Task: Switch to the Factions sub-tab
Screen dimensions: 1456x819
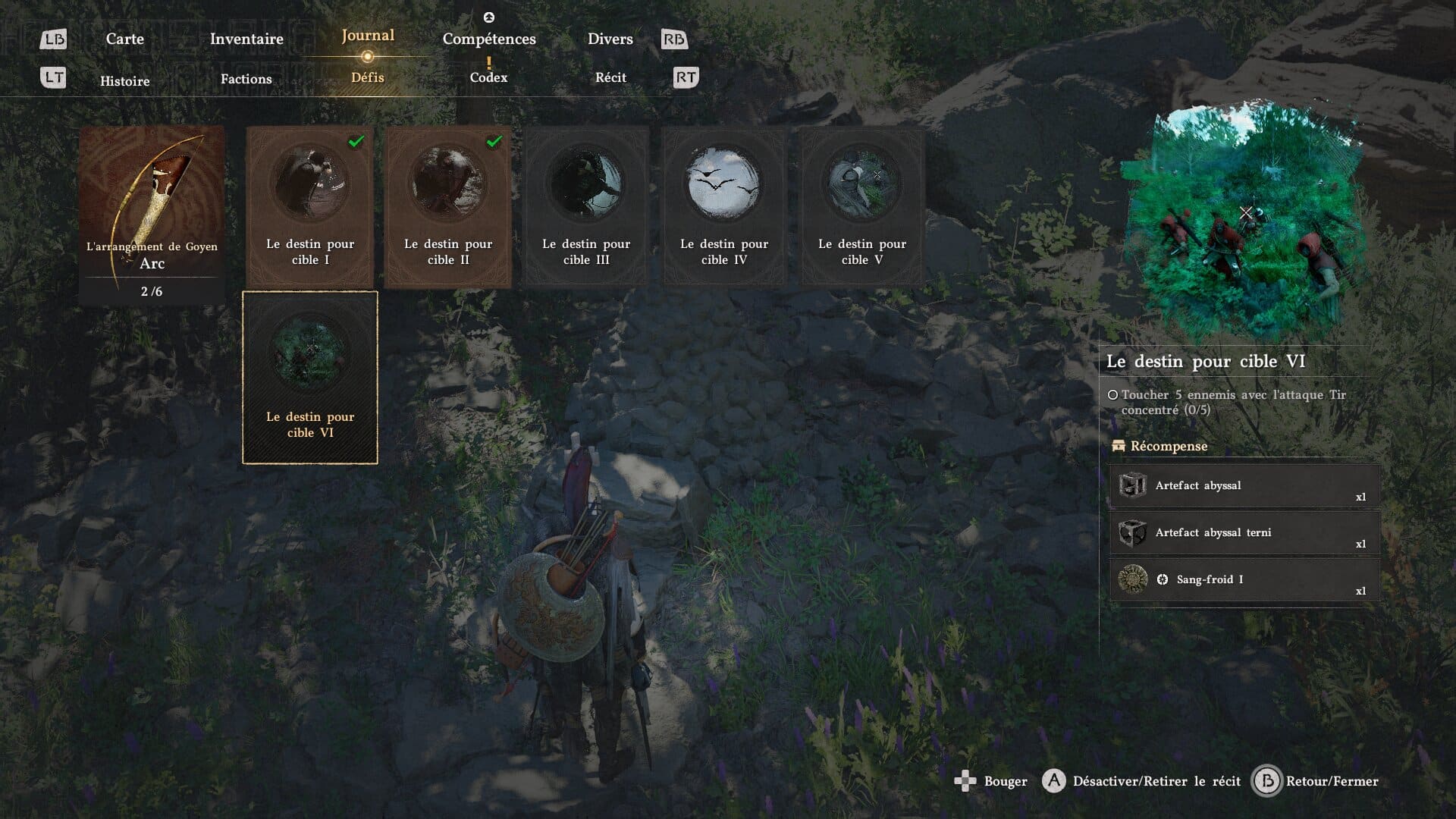Action: (246, 79)
